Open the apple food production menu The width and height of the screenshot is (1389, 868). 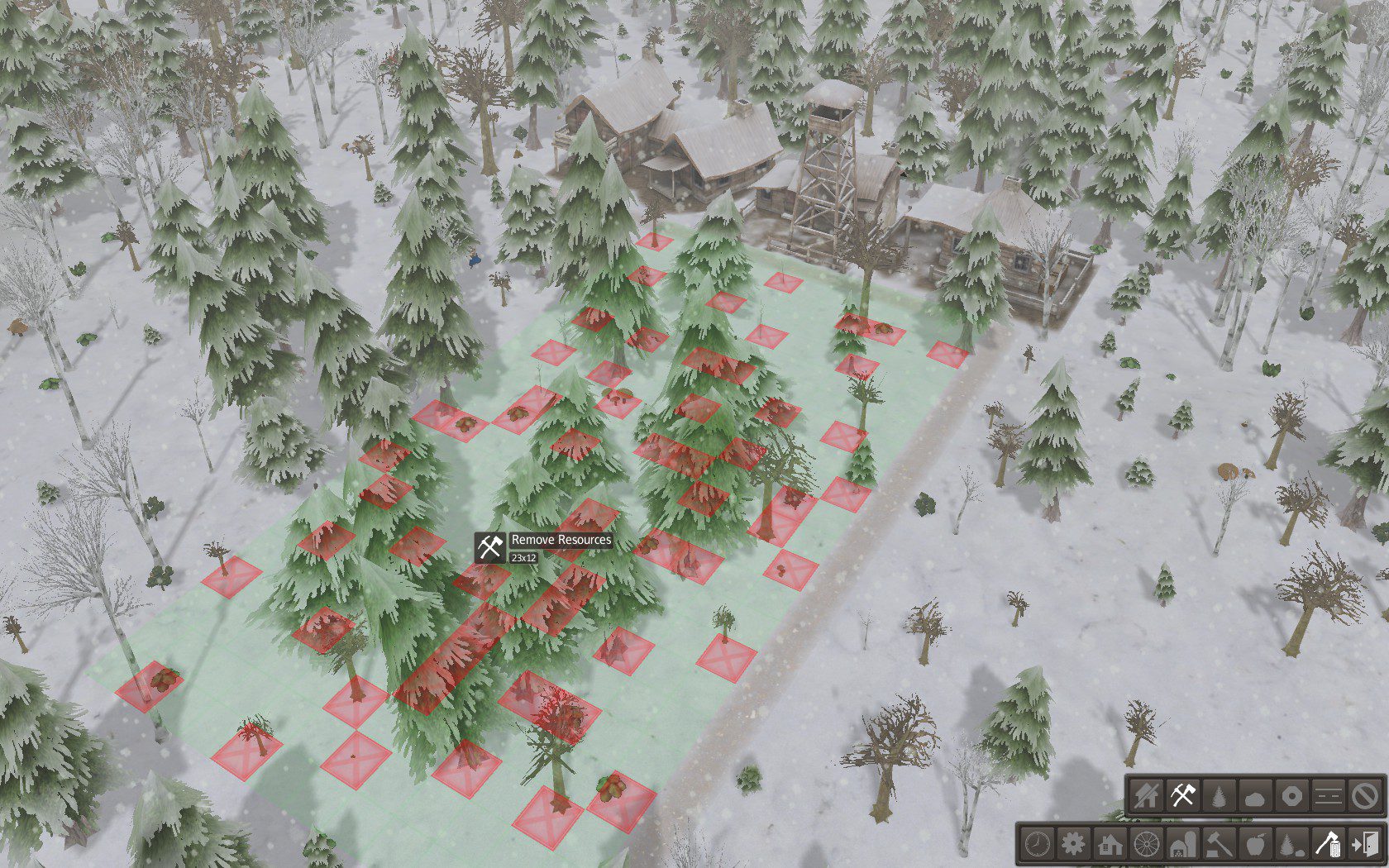point(1254,844)
